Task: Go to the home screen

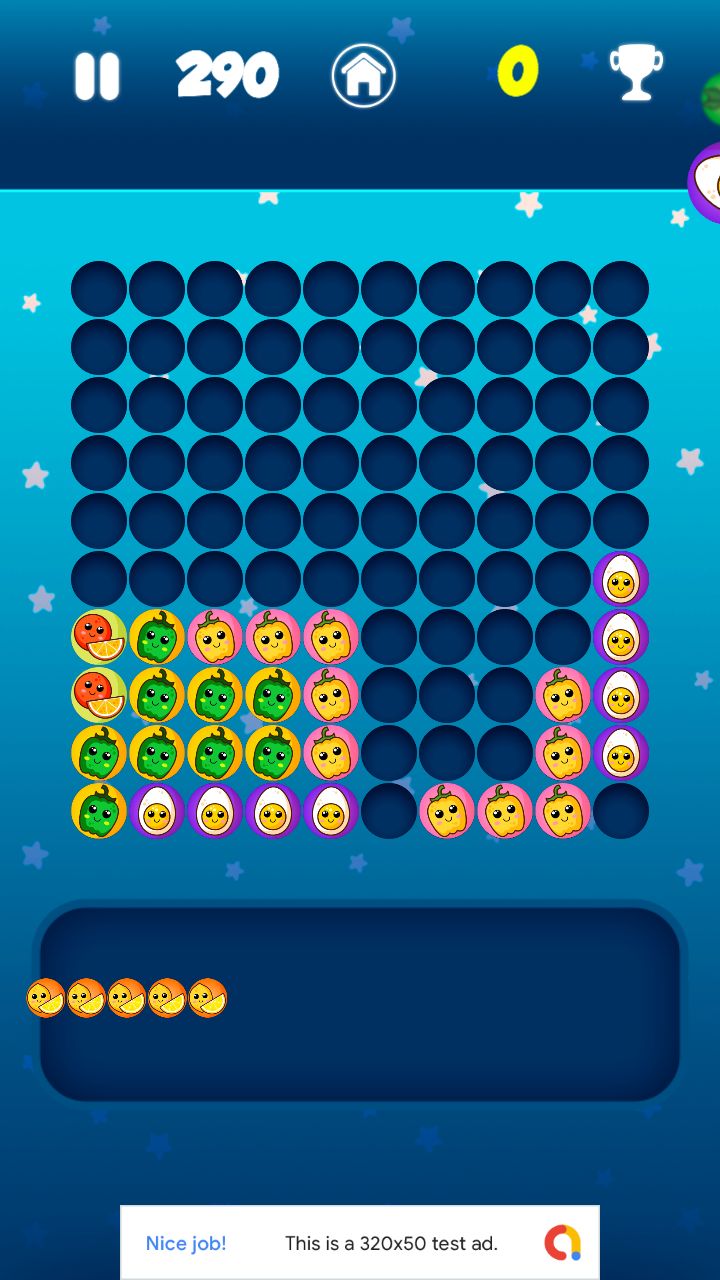Action: (x=363, y=76)
